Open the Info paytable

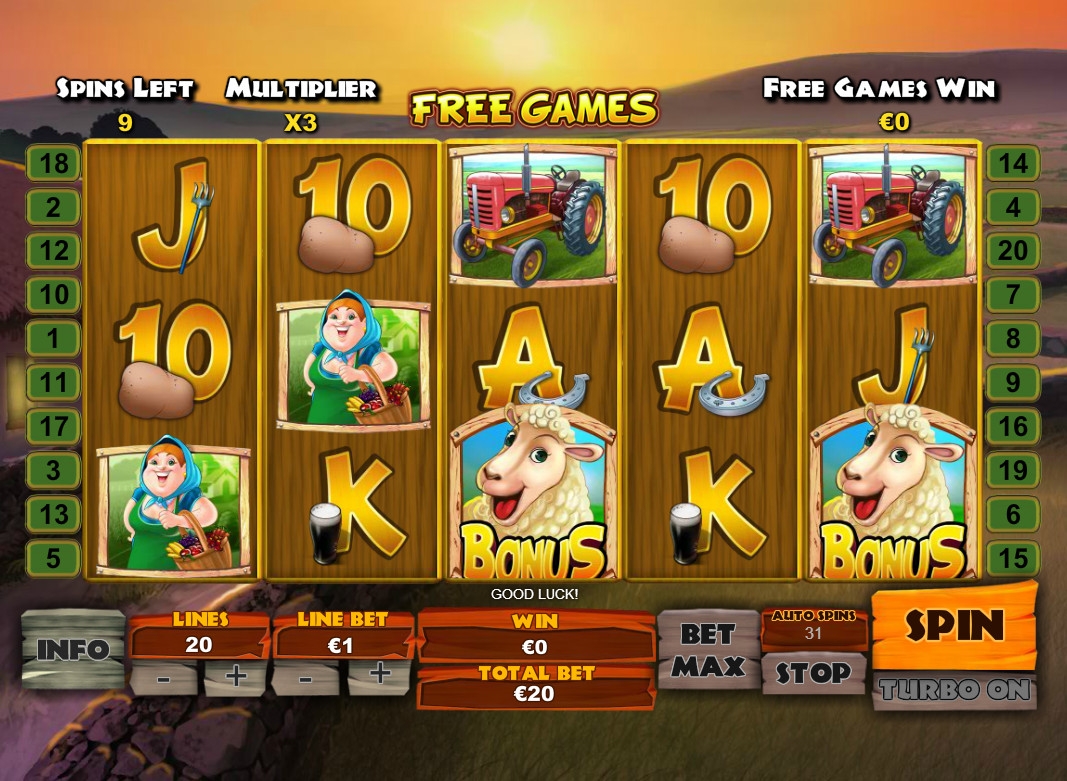(x=72, y=649)
